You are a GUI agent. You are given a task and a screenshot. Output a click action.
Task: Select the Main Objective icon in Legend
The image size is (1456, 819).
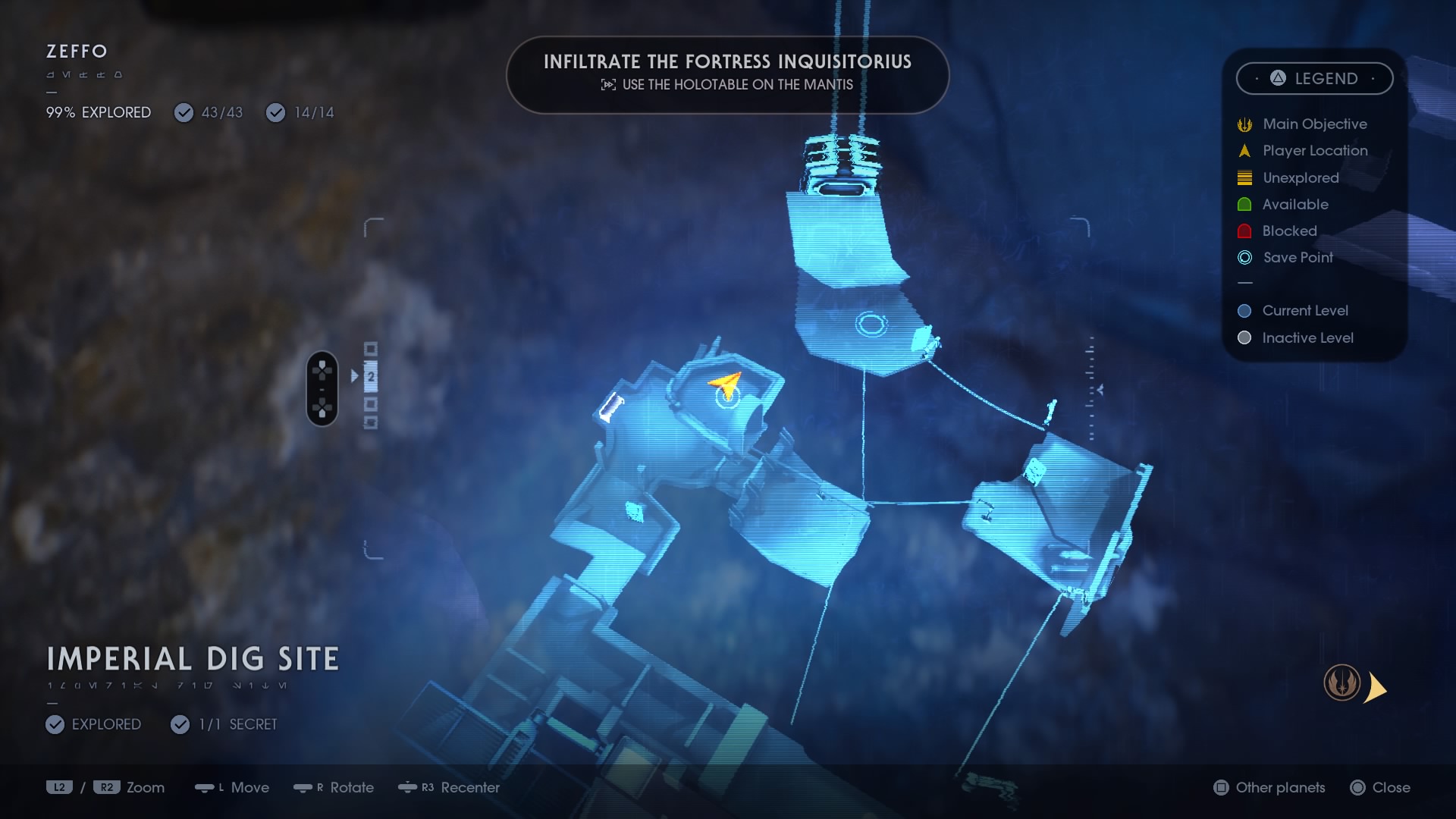(x=1244, y=124)
